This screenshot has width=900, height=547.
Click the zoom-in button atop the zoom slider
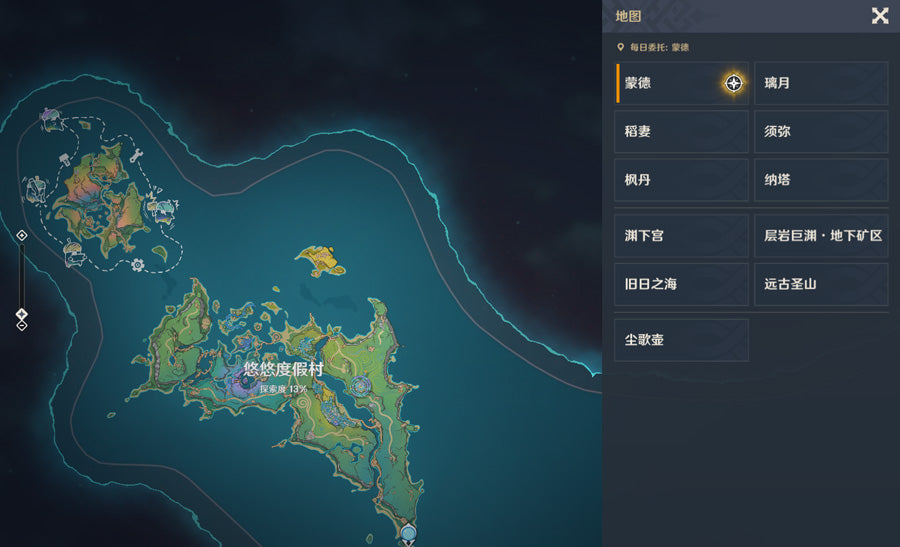tap(22, 236)
